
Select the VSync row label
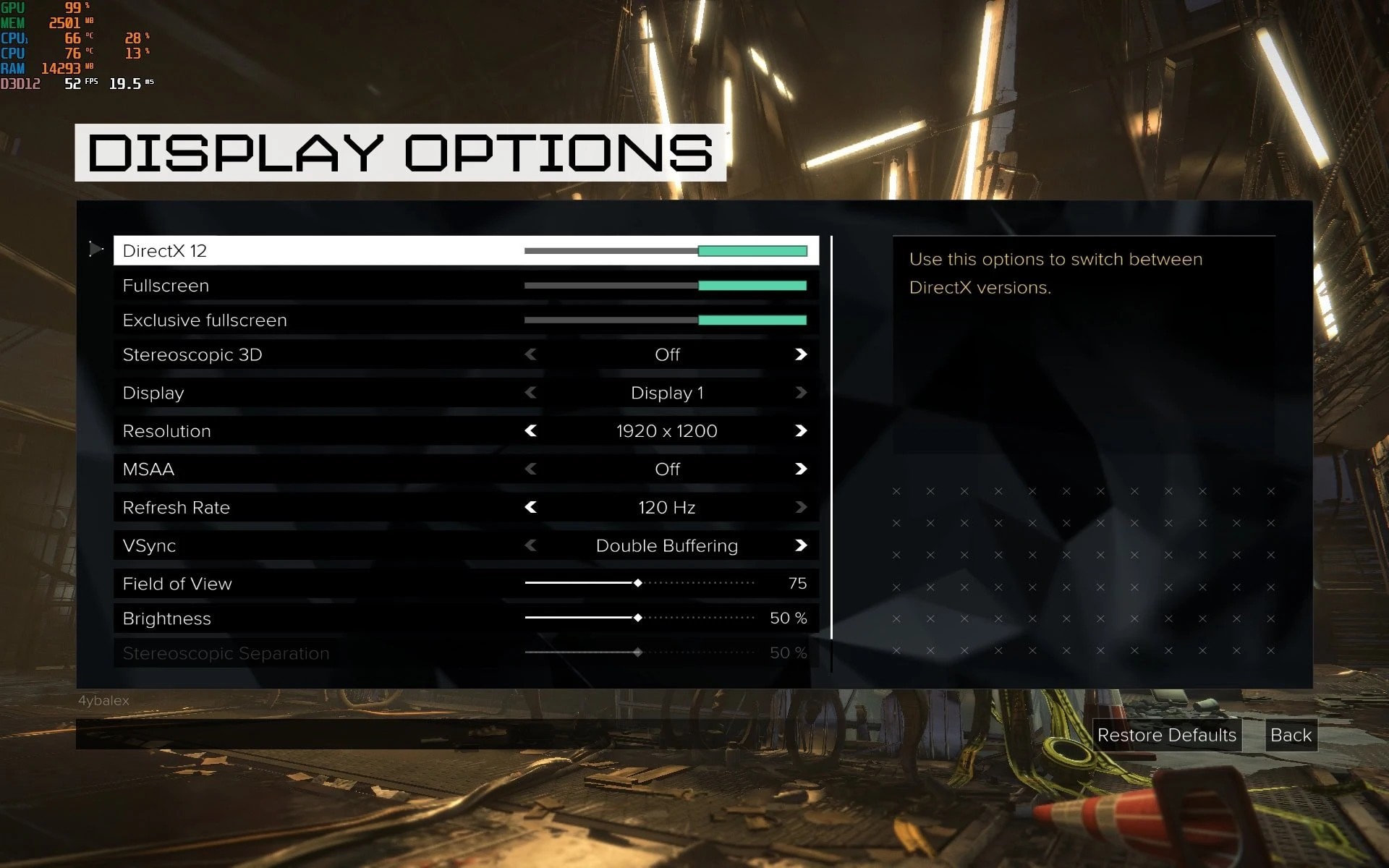(150, 545)
